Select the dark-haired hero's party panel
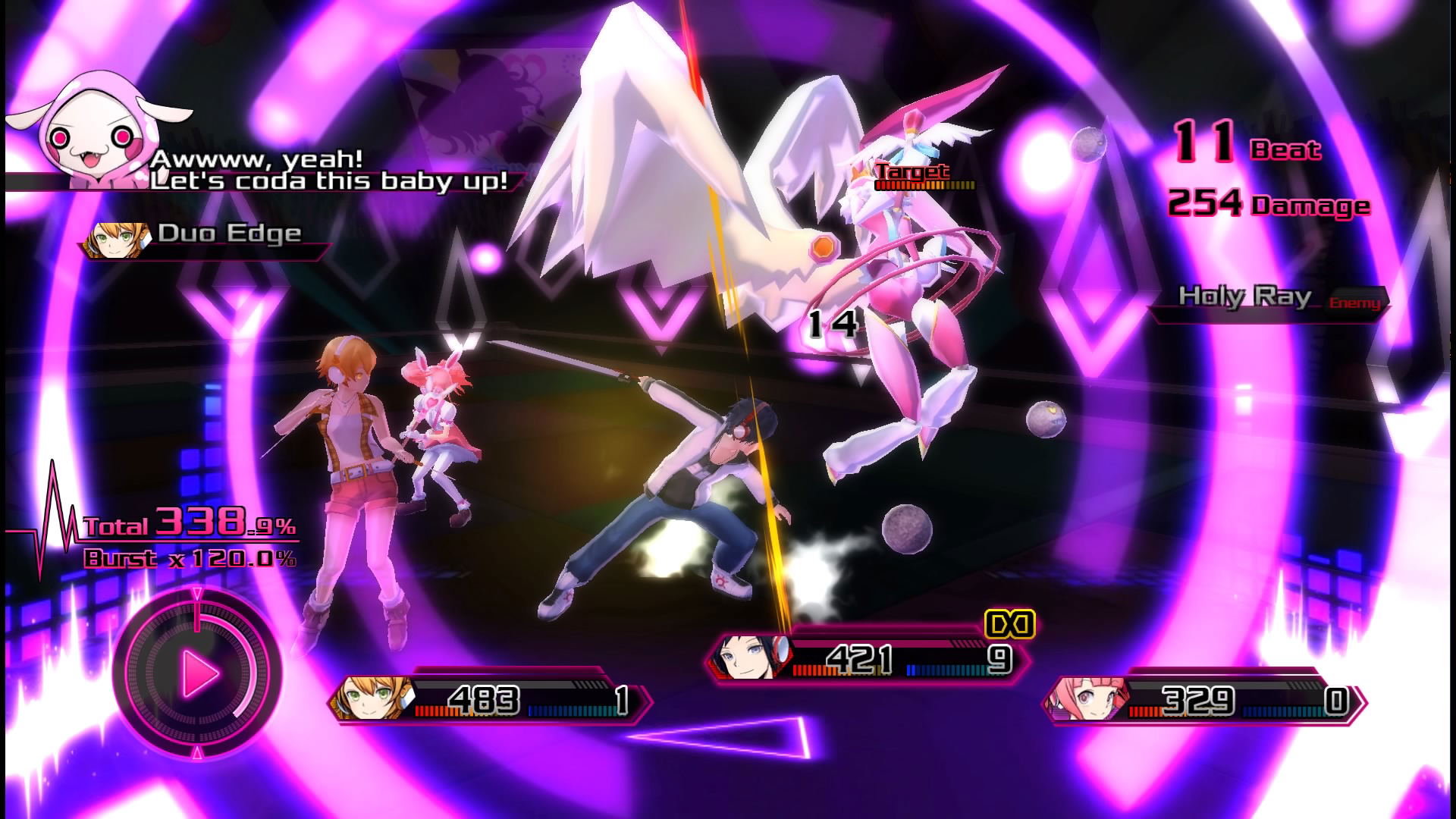Image resolution: width=1456 pixels, height=819 pixels. click(868, 657)
